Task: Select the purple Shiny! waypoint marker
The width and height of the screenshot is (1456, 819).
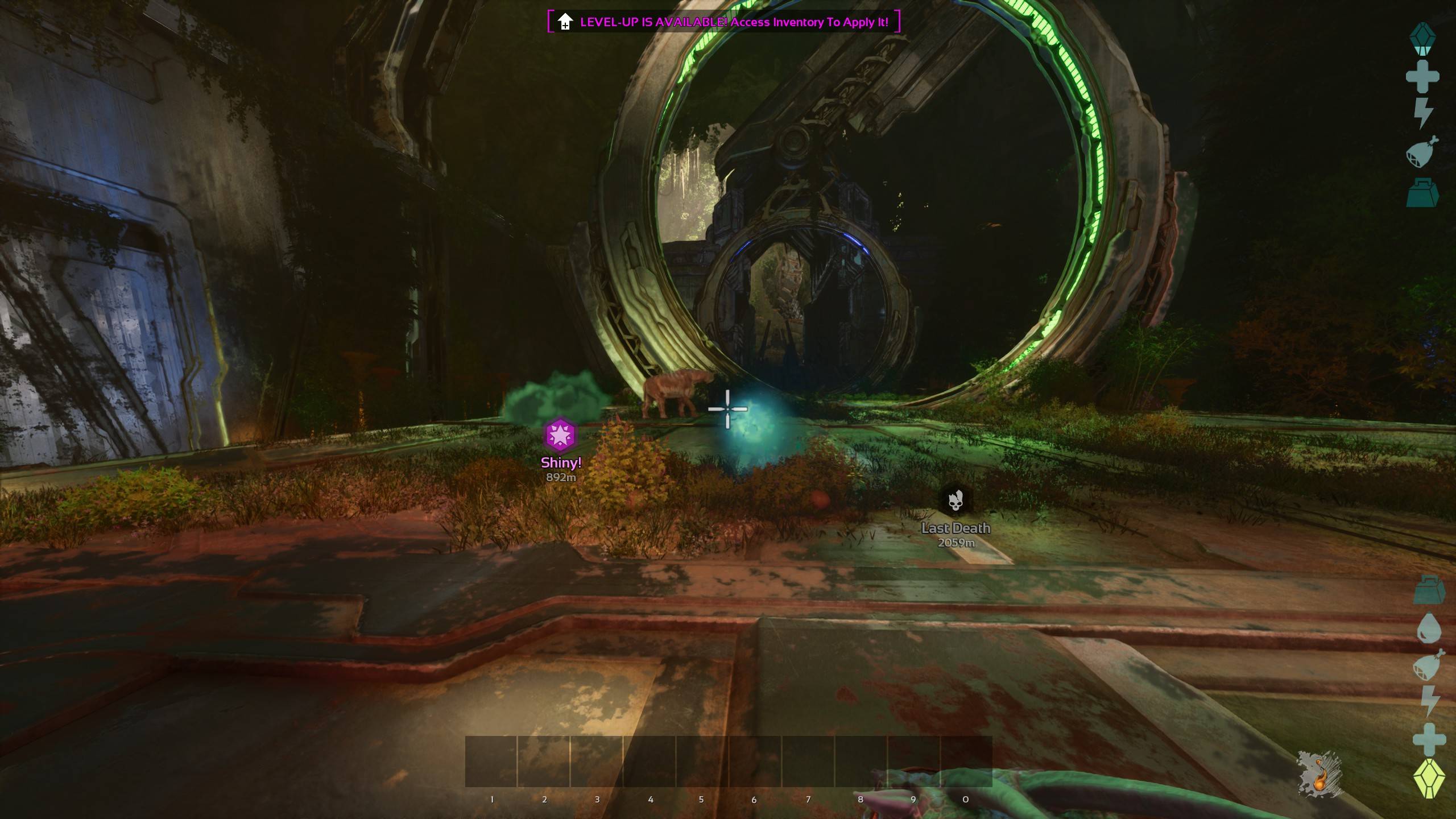Action: click(x=561, y=435)
